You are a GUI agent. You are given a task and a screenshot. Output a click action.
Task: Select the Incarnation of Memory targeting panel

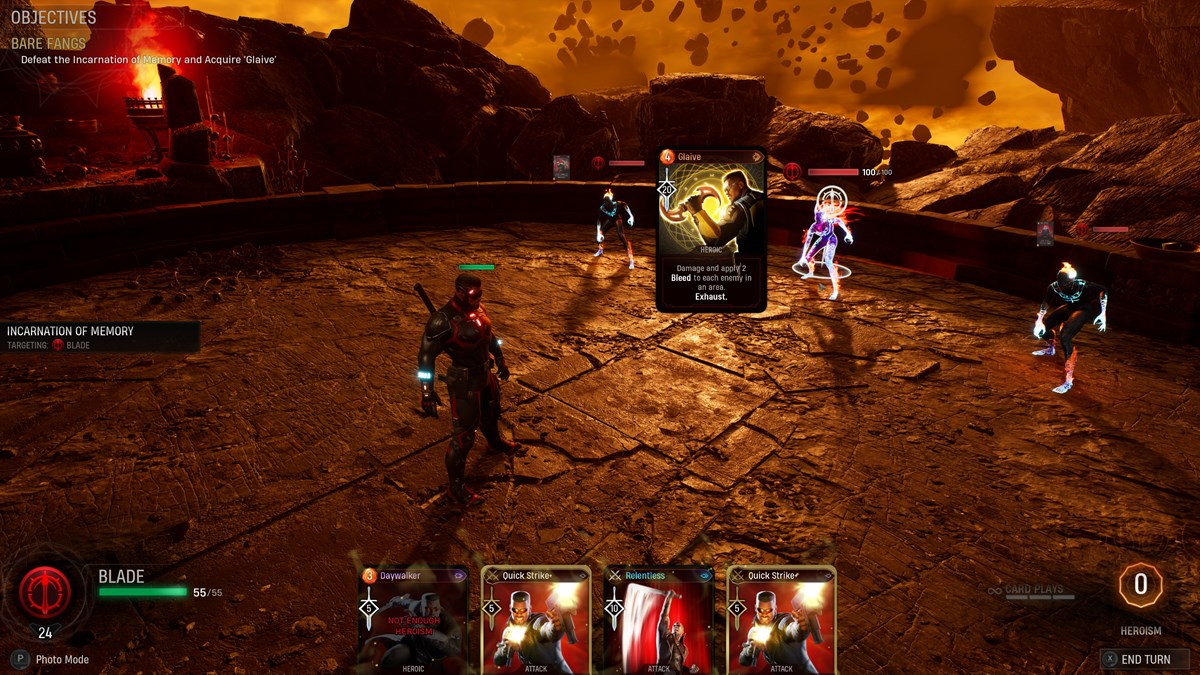point(98,337)
